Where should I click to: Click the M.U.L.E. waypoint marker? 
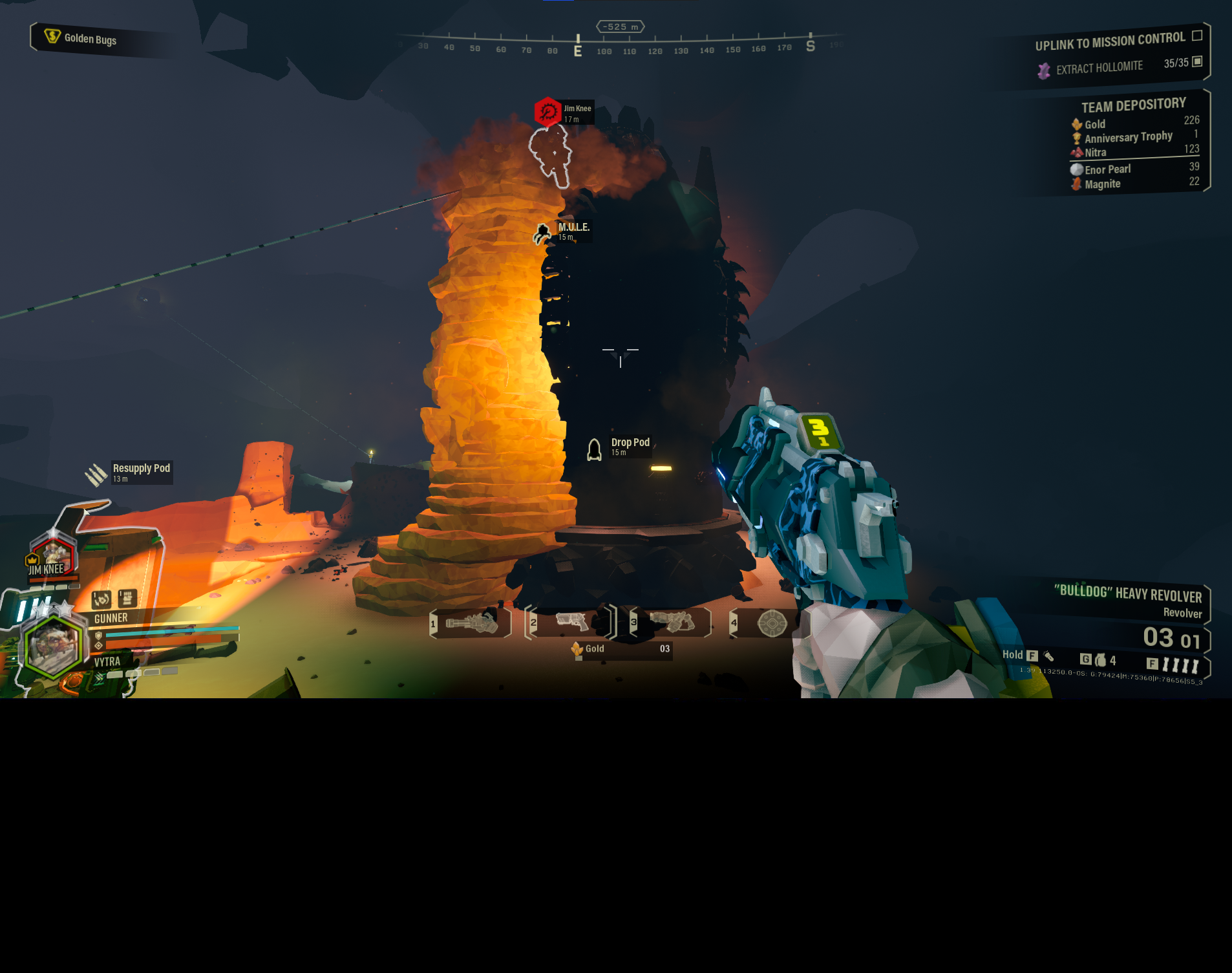543,233
